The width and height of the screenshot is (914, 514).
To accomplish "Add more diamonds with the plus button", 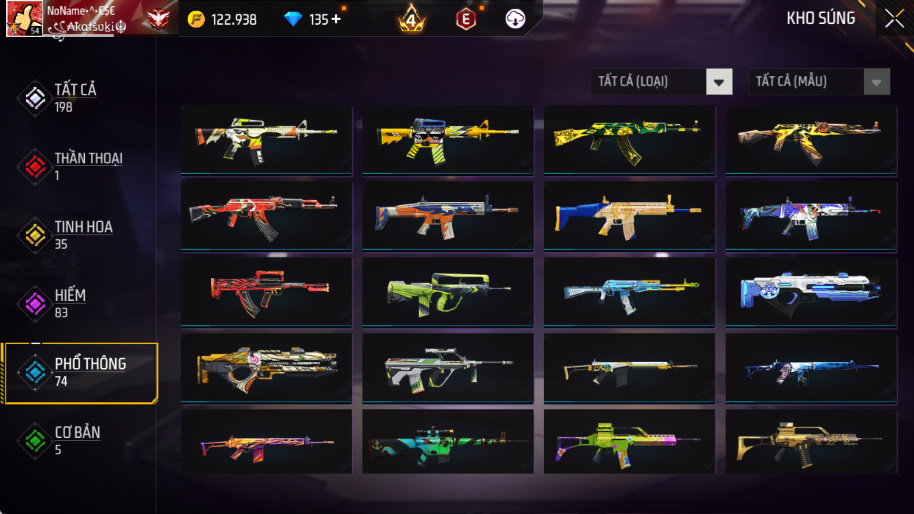I will (335, 19).
